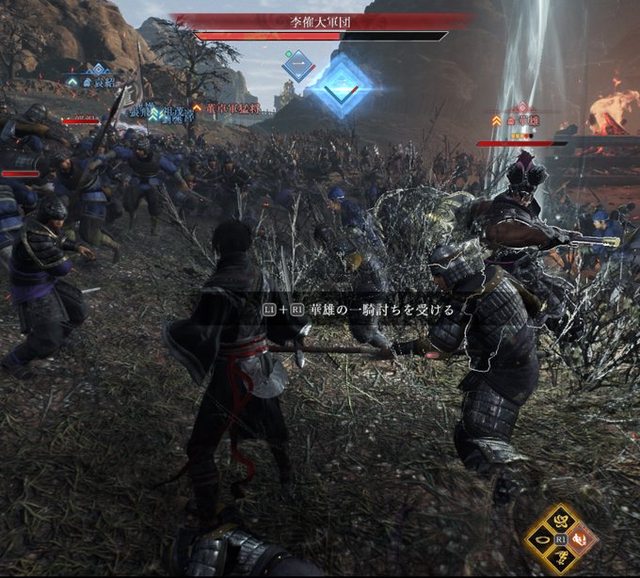Select the top battle art slot in the skill wheel
640x578 pixels.
[x=563, y=520]
